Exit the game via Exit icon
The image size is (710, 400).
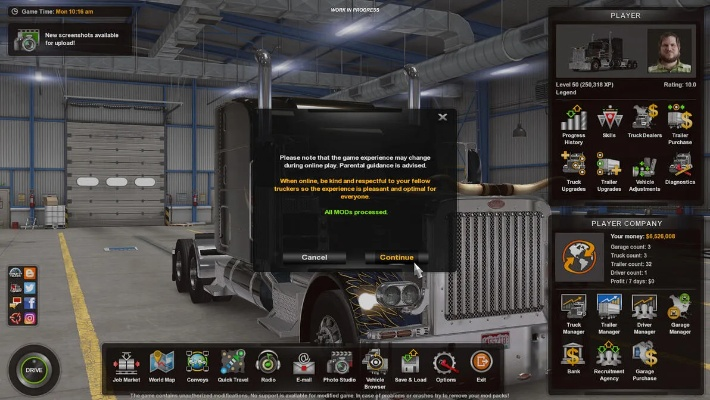pos(481,365)
